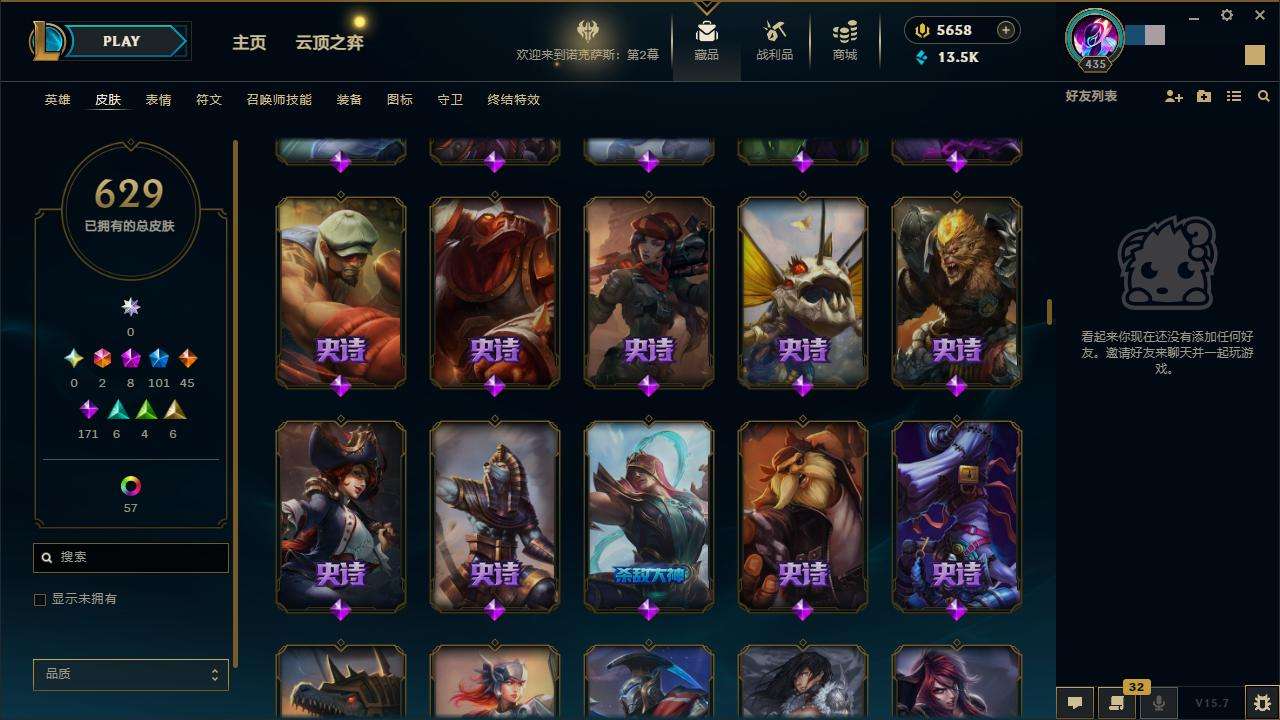This screenshot has width=1280, height=720.
Task: Open the 商城 store
Action: [x=845, y=41]
